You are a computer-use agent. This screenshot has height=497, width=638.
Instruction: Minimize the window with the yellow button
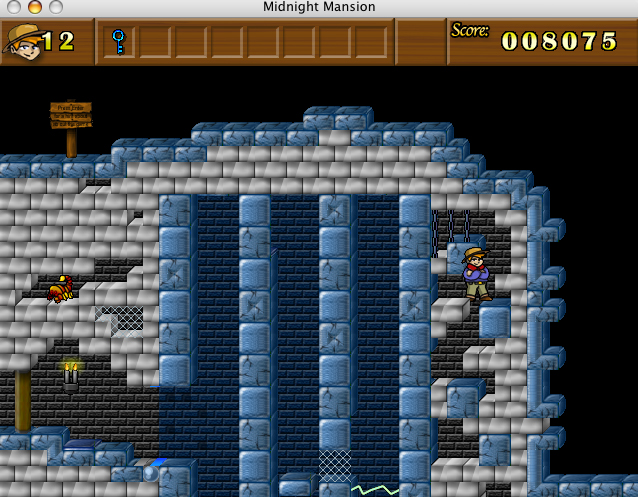(33, 7)
